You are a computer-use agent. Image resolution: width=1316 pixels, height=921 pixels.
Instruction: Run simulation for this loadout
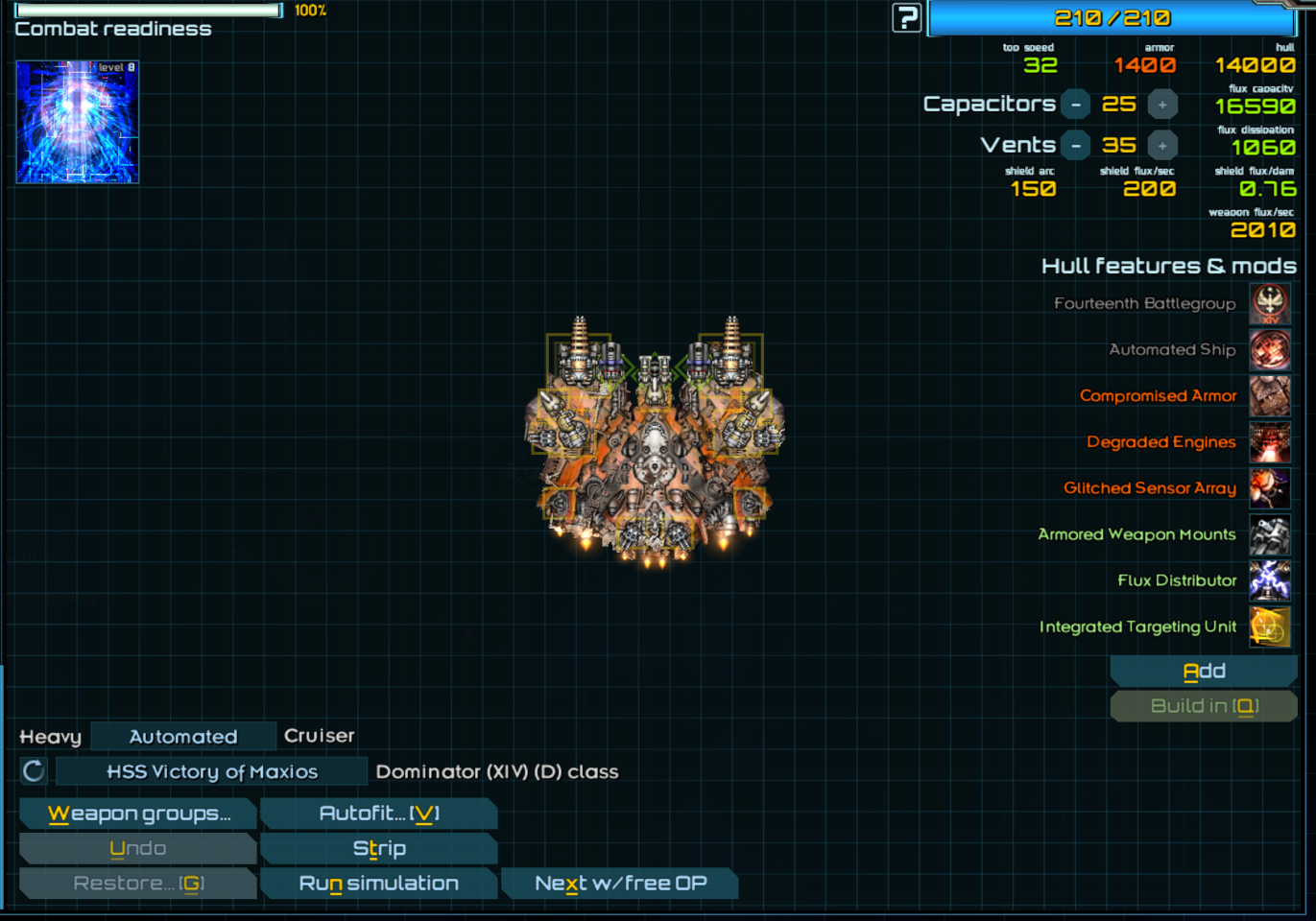tap(378, 884)
